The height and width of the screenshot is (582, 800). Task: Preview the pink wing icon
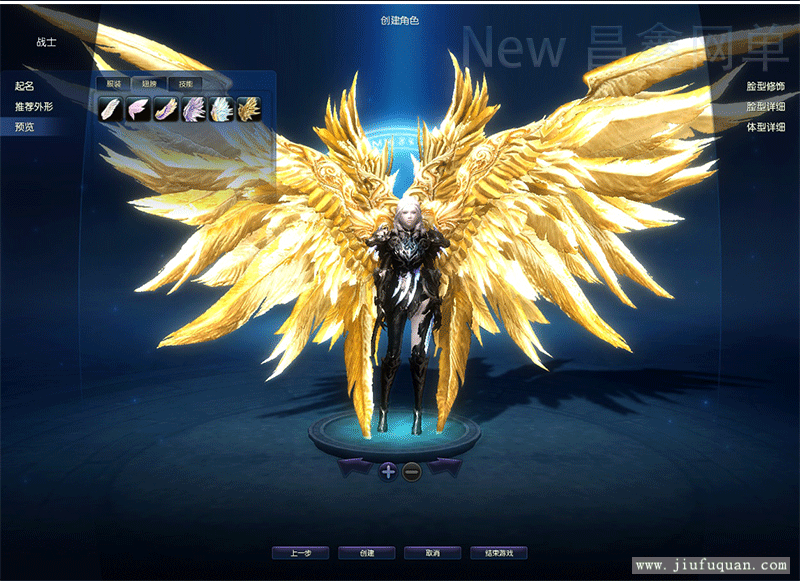coord(138,108)
